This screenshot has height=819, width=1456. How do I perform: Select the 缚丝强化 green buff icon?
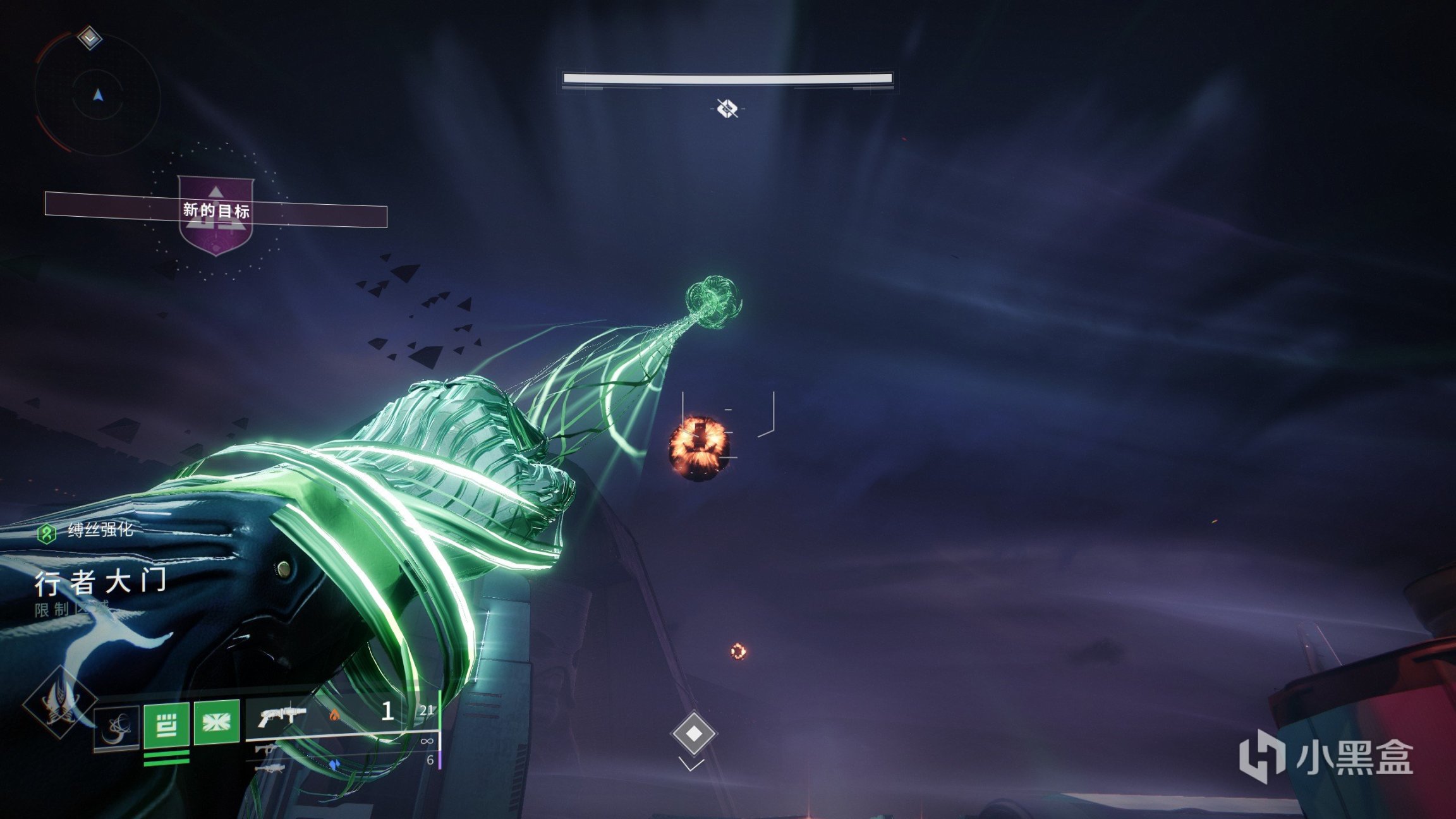[x=46, y=533]
